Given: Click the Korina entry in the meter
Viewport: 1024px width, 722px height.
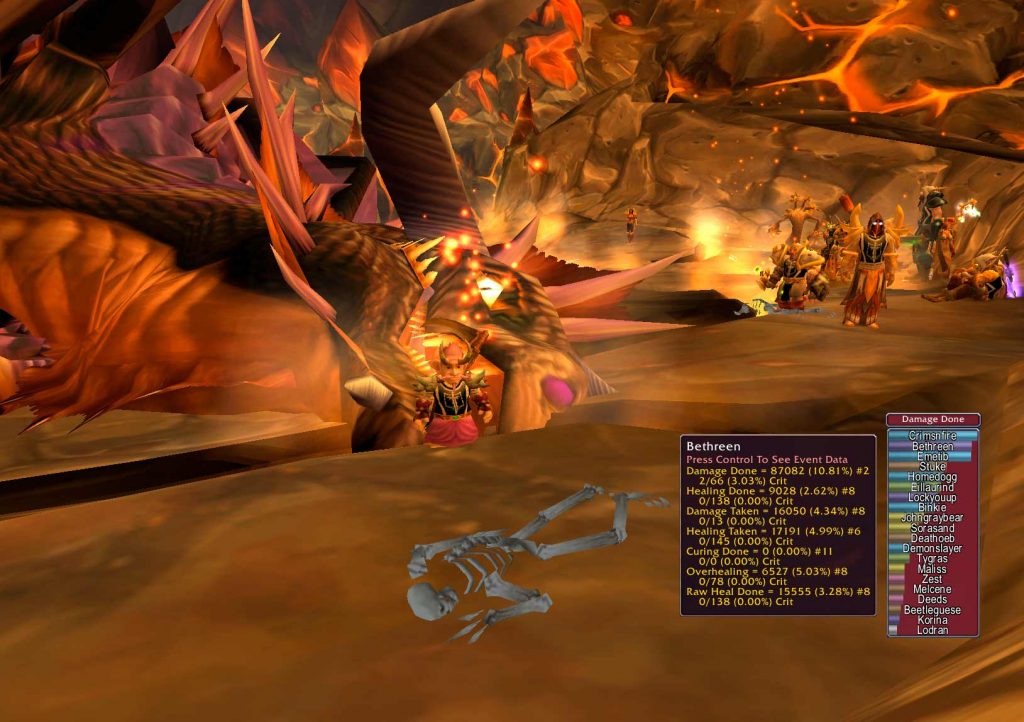Looking at the screenshot, I should [x=932, y=620].
